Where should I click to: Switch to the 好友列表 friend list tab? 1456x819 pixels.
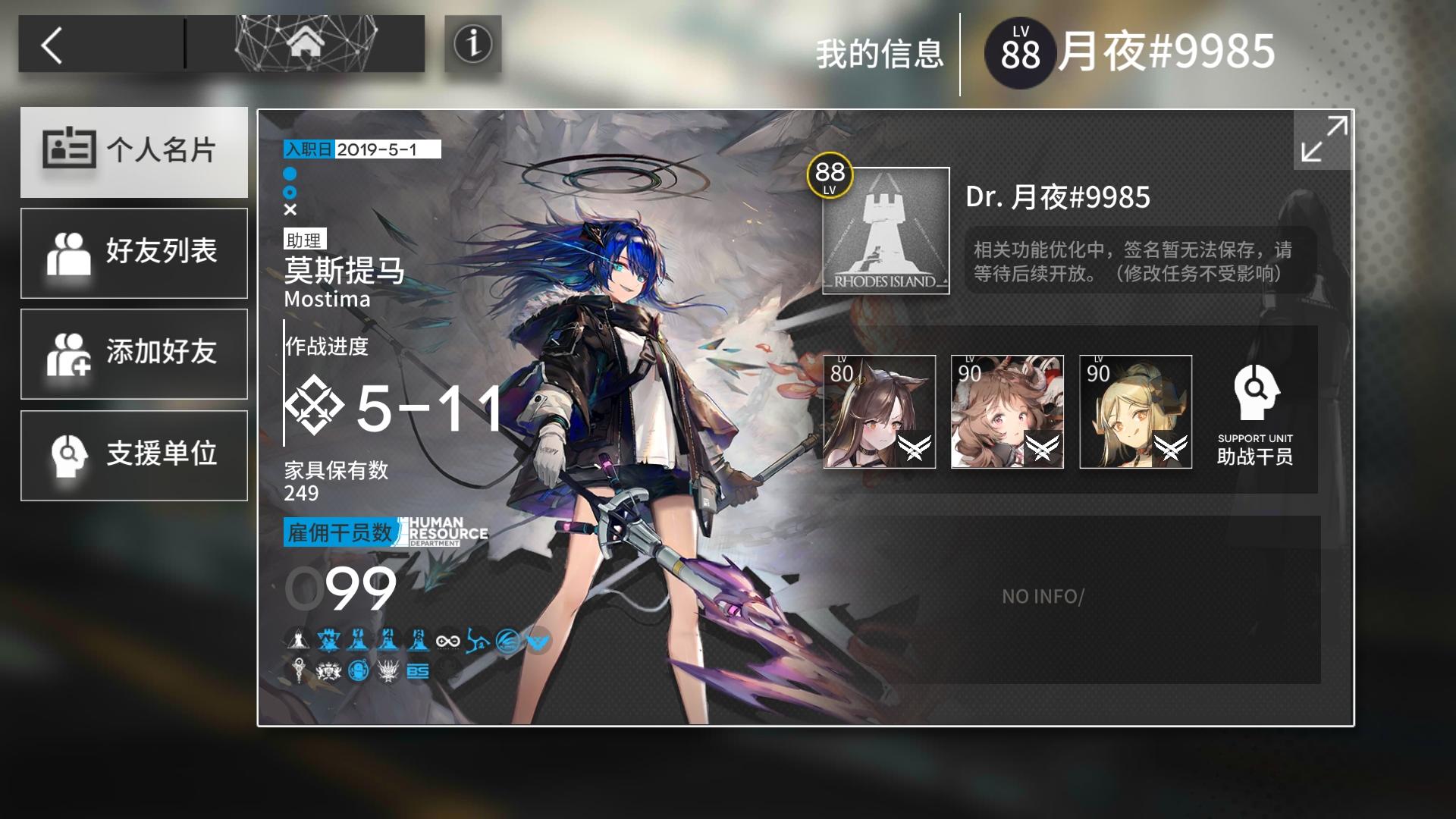(134, 253)
